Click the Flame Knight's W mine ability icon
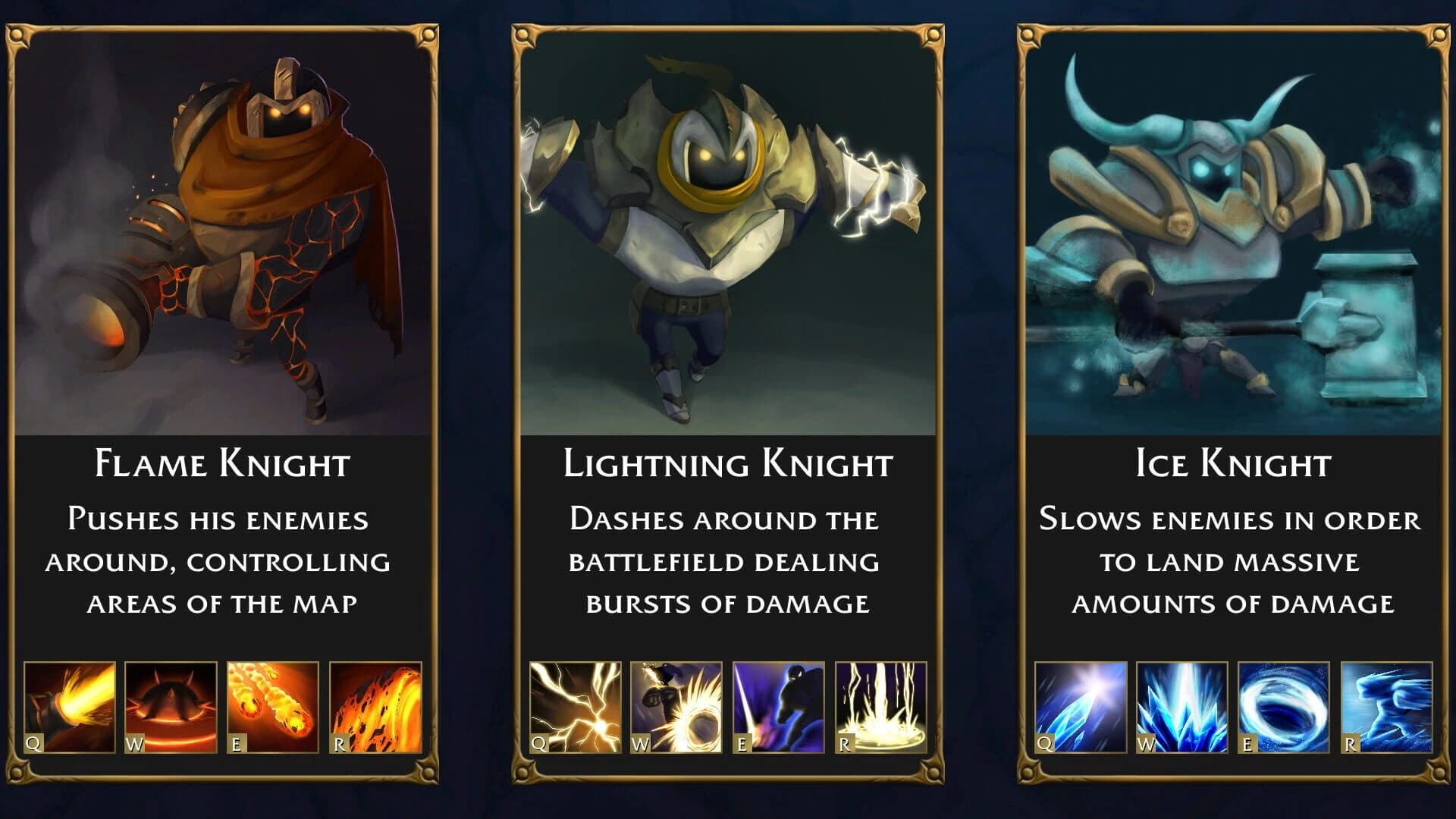Screen dimensions: 1456x819 [x=171, y=704]
